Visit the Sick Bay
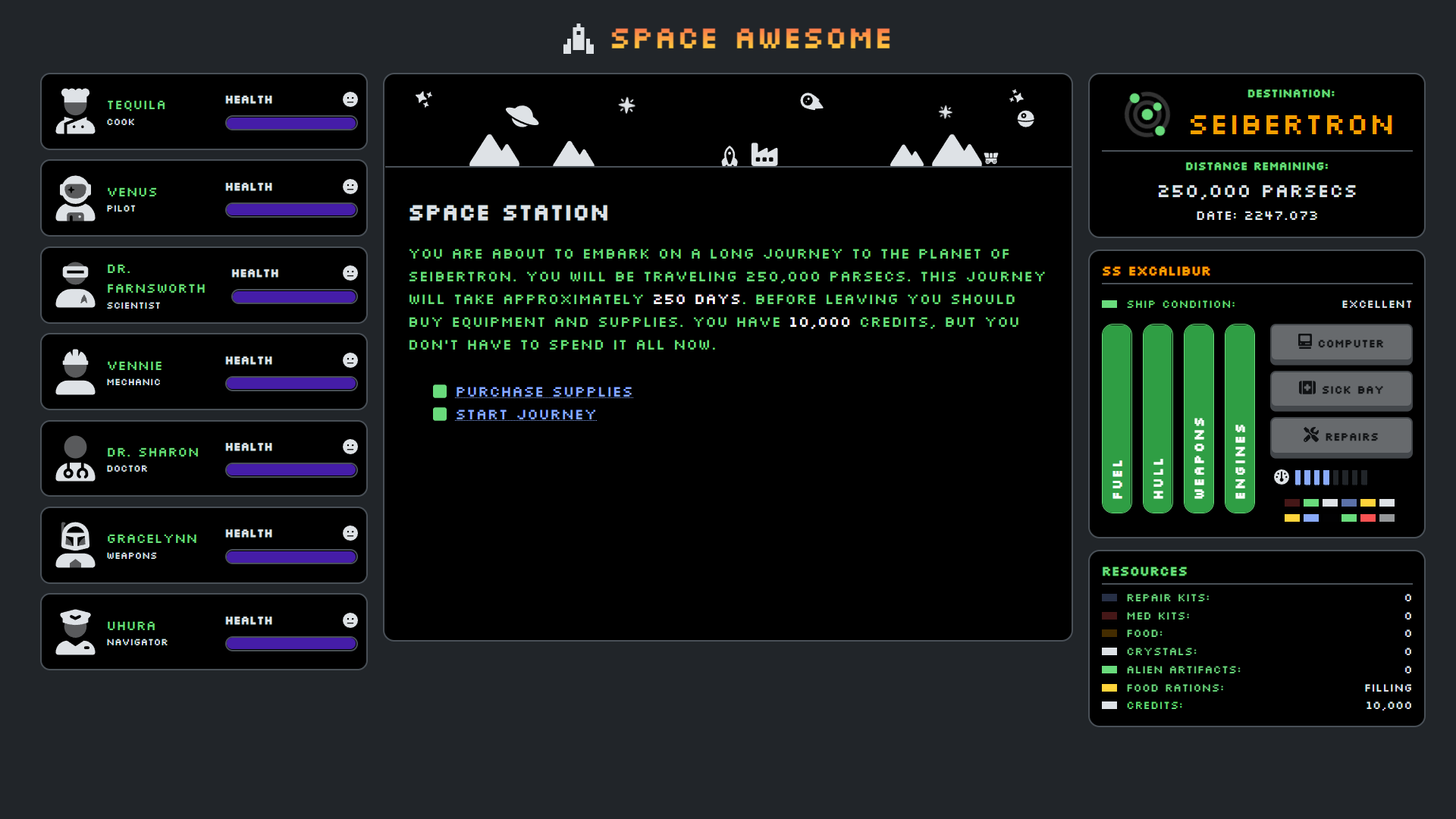Image resolution: width=1456 pixels, height=819 pixels. click(1341, 390)
